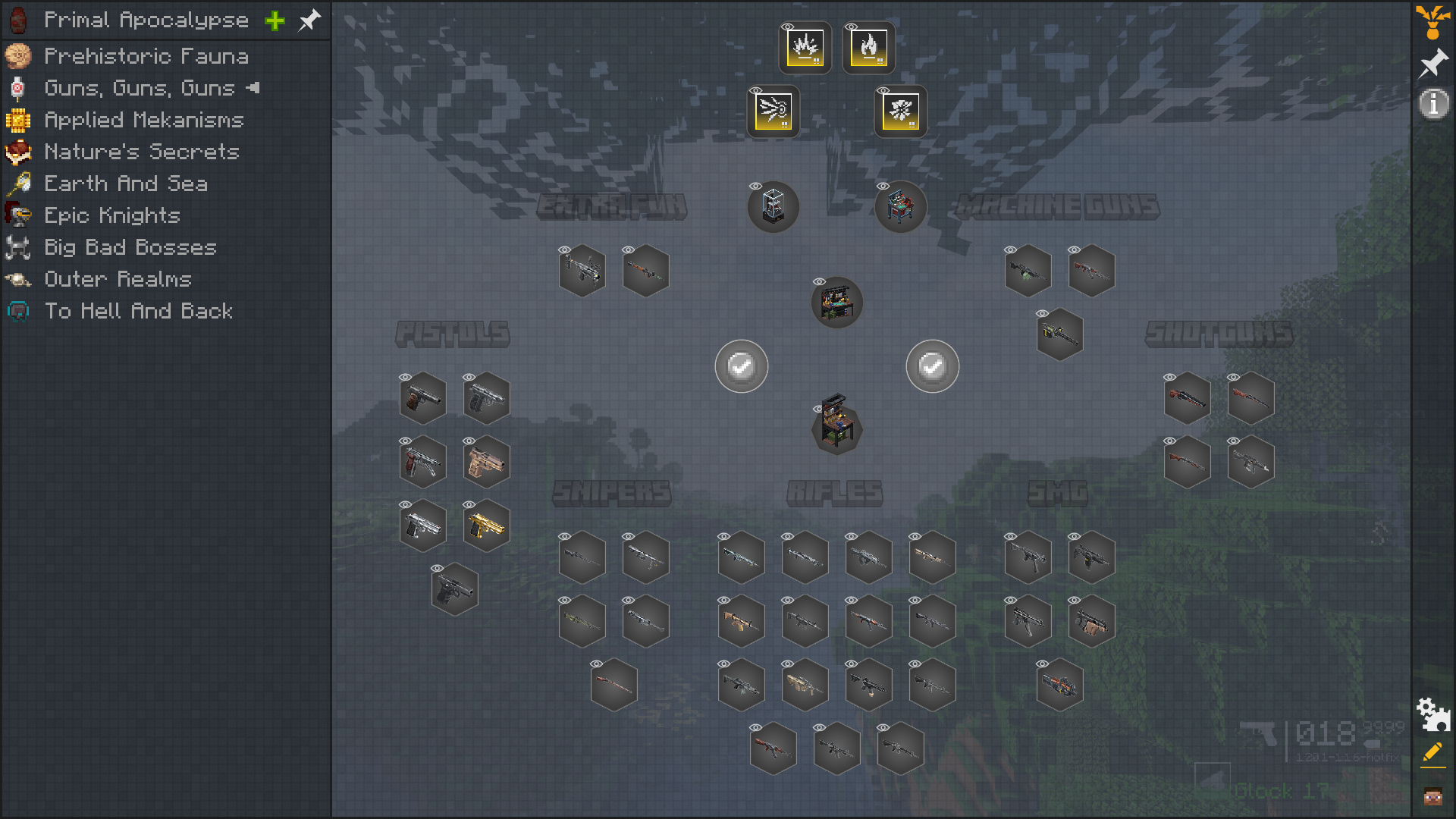
Task: Select the explosion quest icon at top
Action: 803,48
